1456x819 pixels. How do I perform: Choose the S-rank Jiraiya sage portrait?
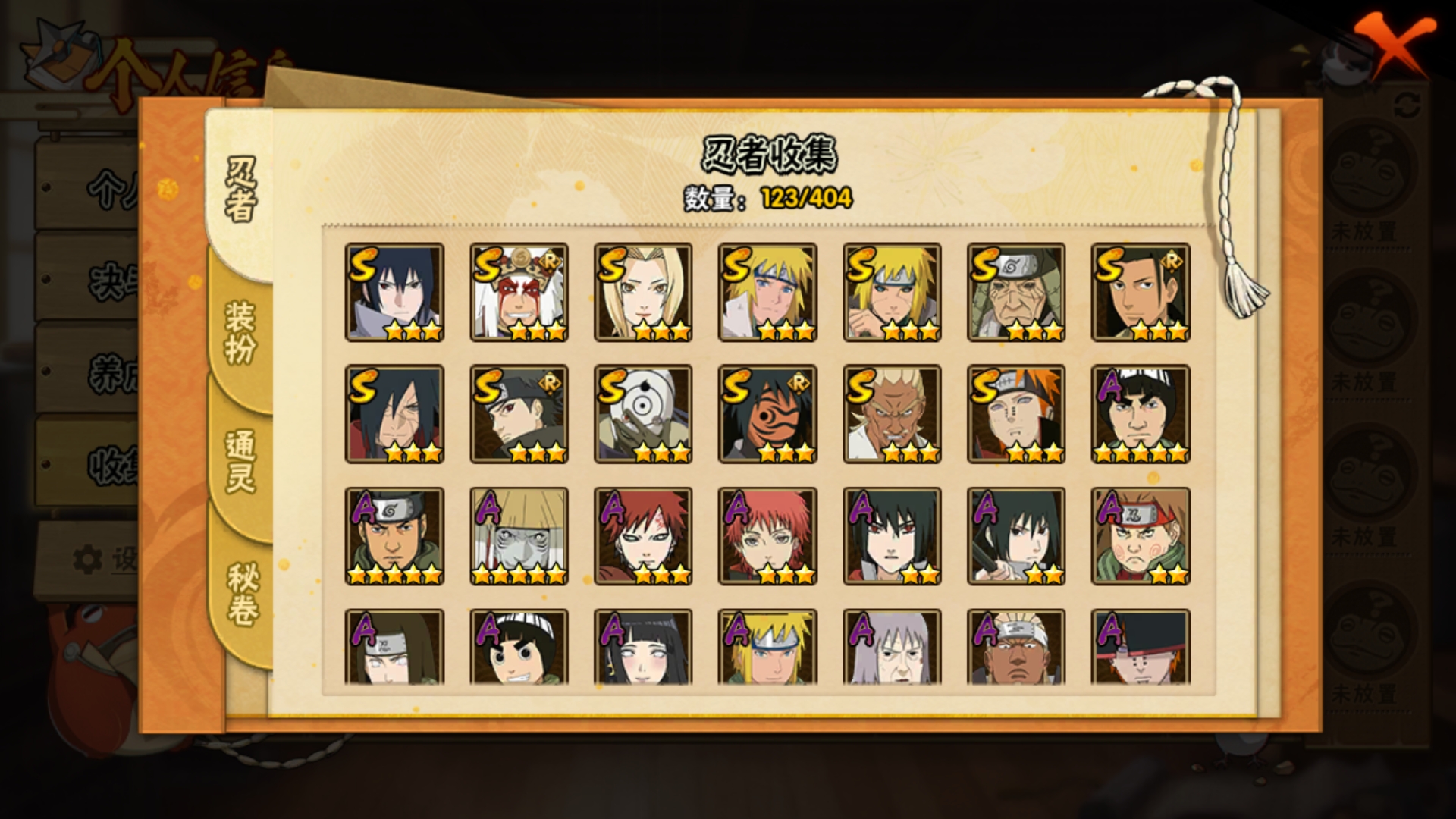(x=519, y=292)
